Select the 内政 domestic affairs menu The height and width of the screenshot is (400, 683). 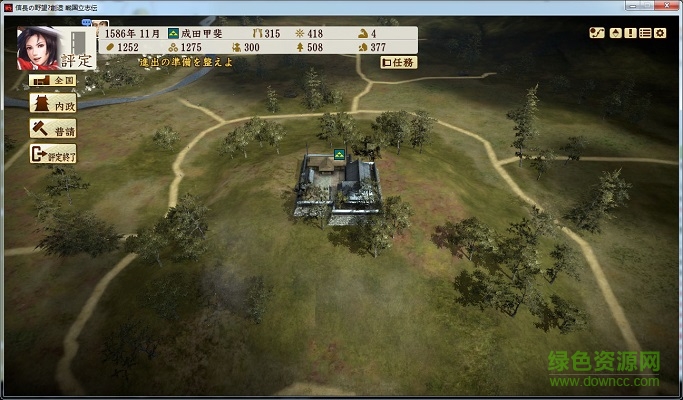tap(53, 104)
